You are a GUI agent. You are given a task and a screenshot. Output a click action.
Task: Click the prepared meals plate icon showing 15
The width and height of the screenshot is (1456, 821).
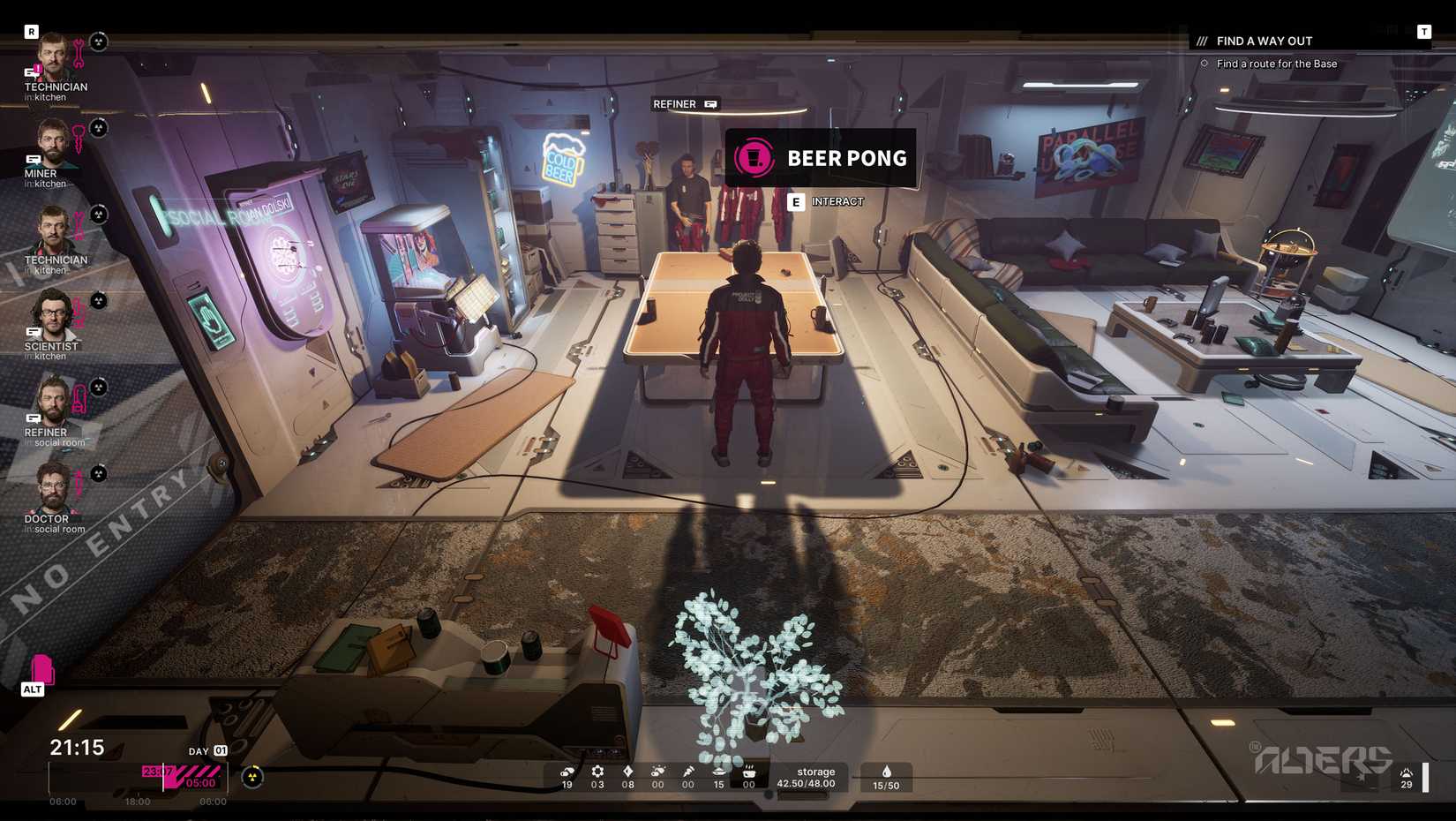[x=719, y=773]
